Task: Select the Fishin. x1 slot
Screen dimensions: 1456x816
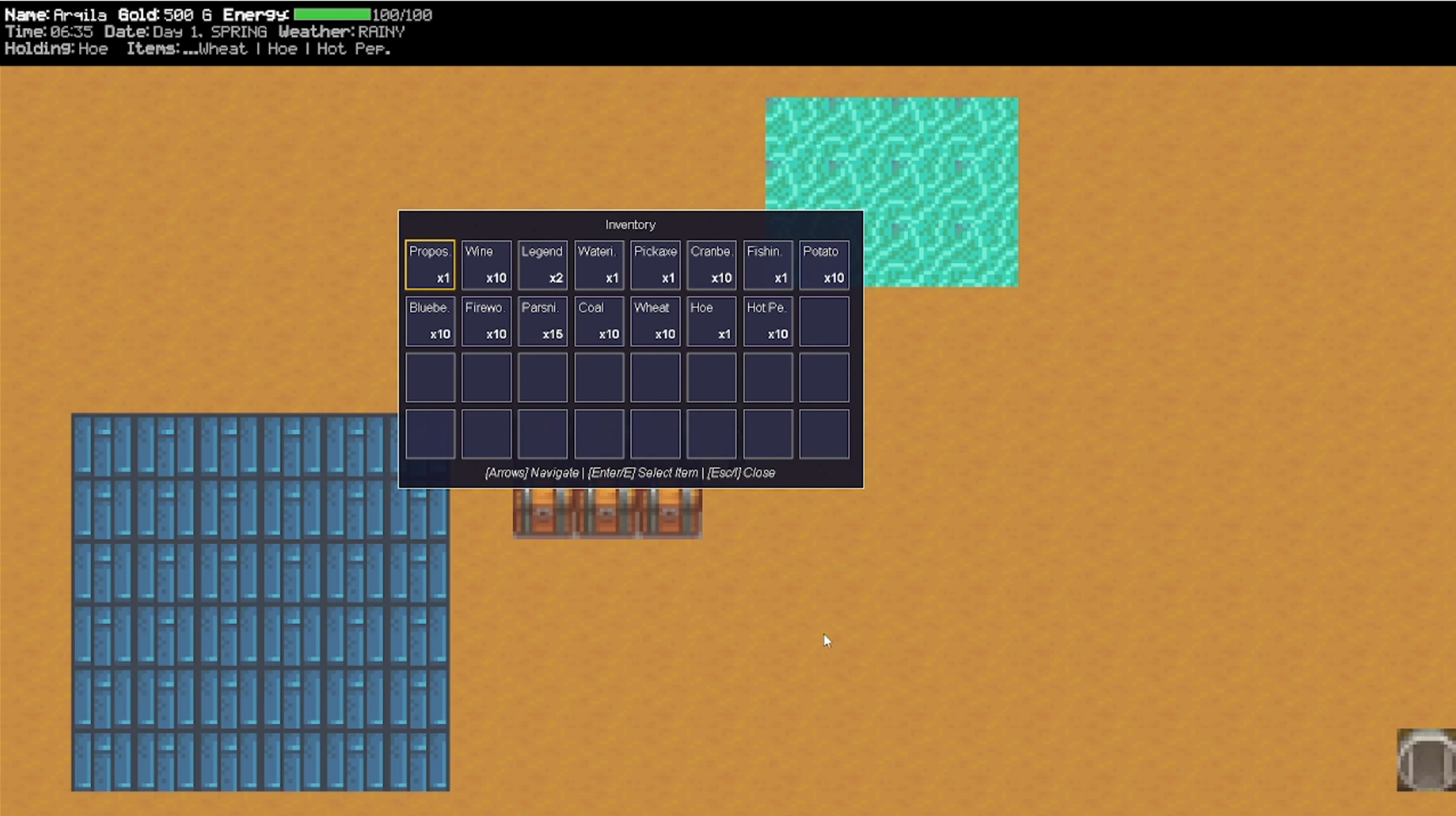Action: [x=767, y=265]
